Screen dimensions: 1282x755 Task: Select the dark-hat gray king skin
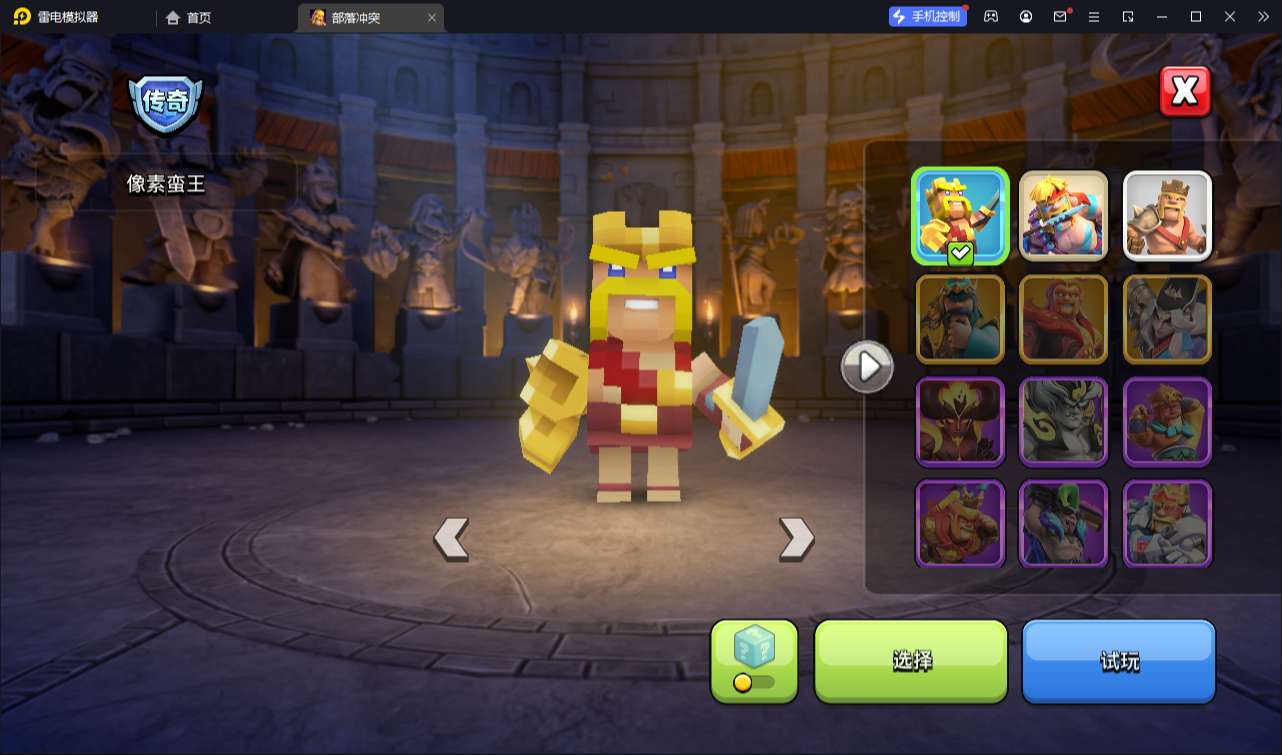pyautogui.click(x=1167, y=319)
